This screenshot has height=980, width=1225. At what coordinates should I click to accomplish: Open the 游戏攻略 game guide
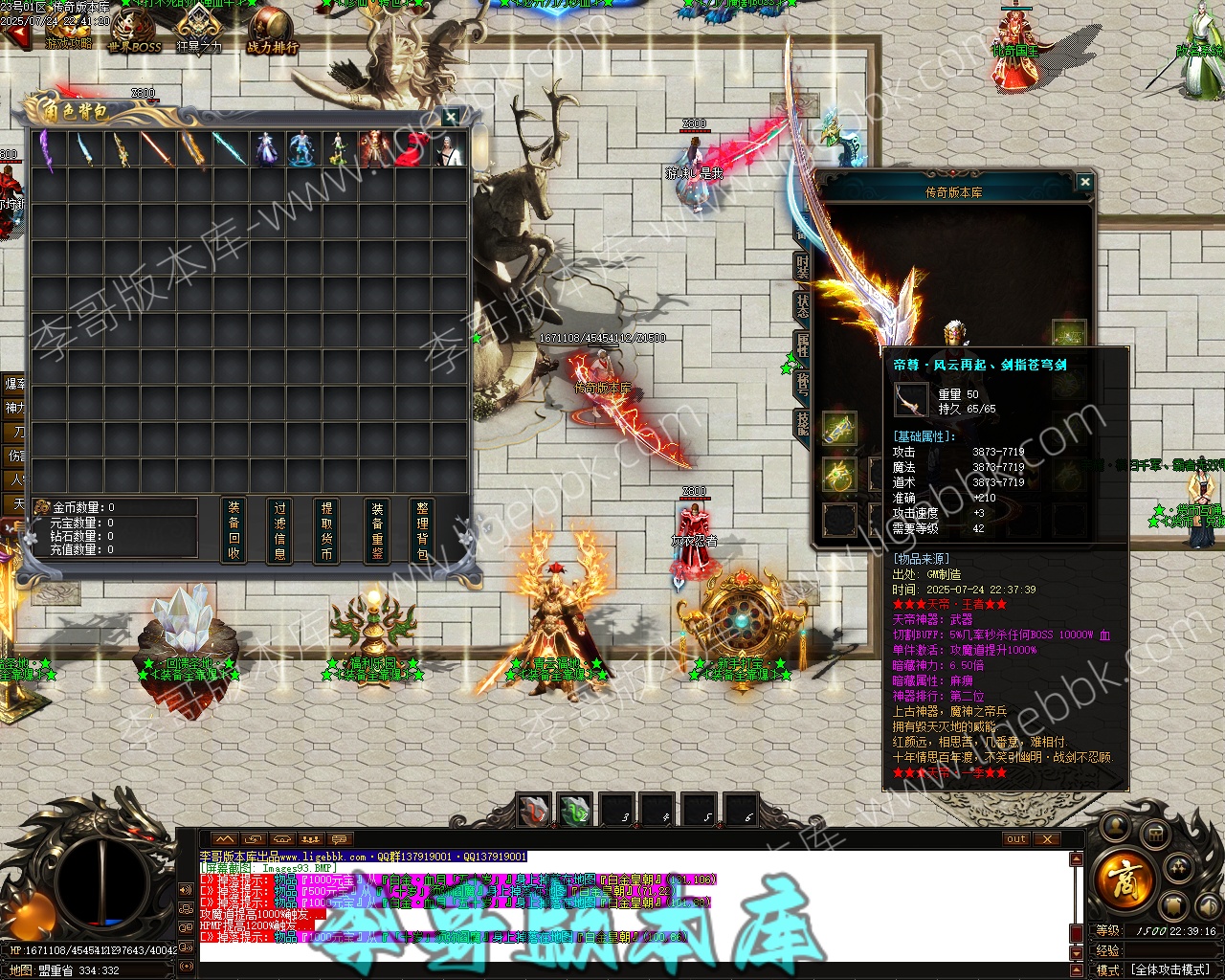[68, 31]
